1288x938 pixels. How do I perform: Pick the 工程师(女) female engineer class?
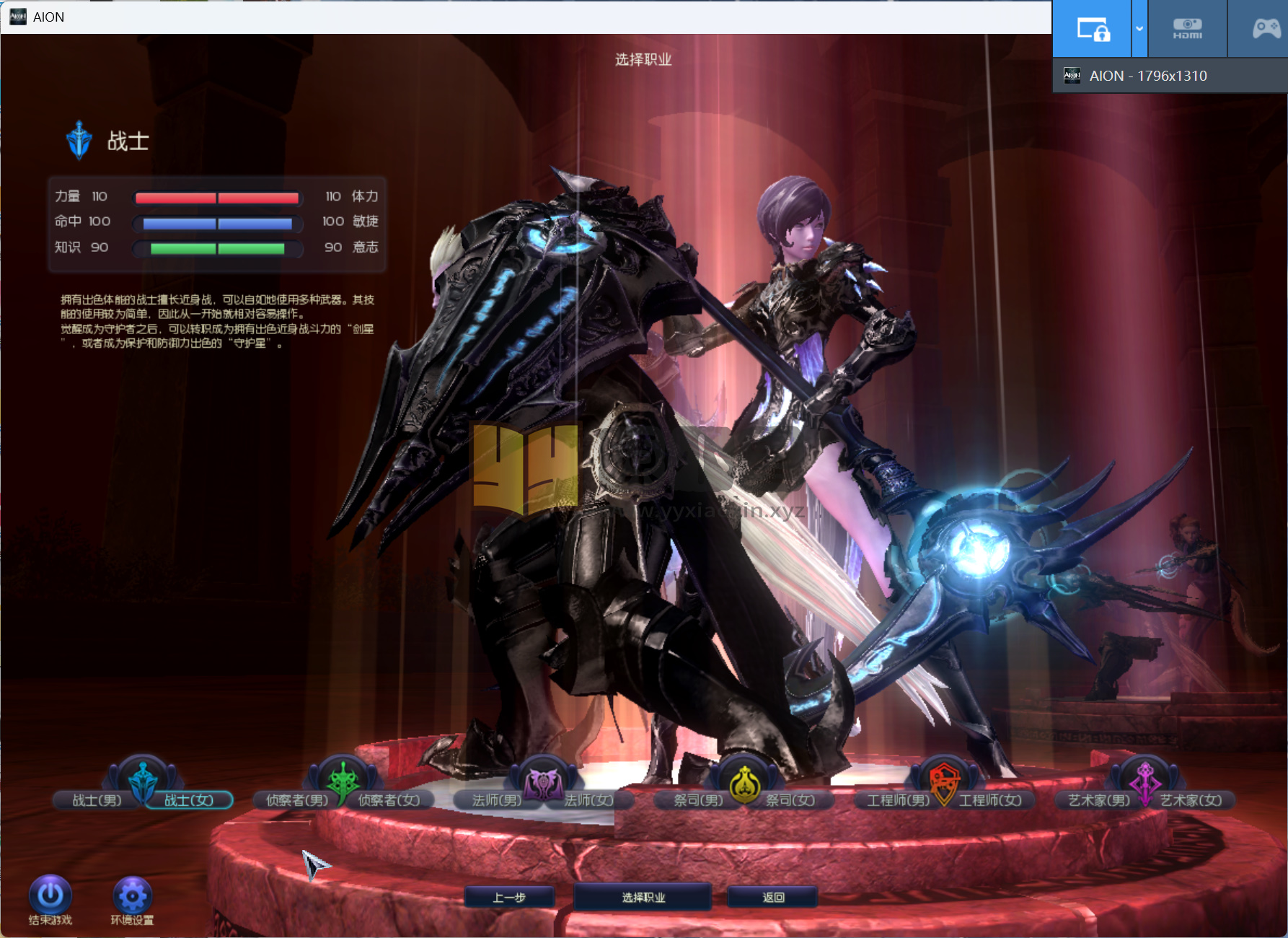[x=990, y=800]
